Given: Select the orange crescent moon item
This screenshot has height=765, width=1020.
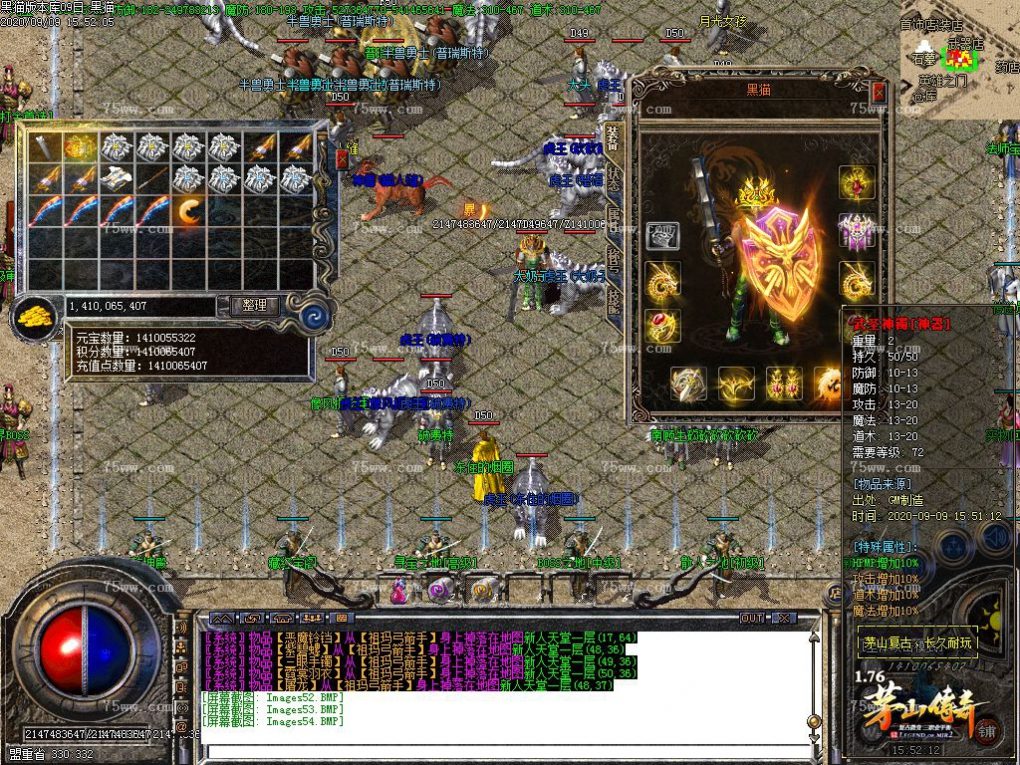Looking at the screenshot, I should click(188, 211).
